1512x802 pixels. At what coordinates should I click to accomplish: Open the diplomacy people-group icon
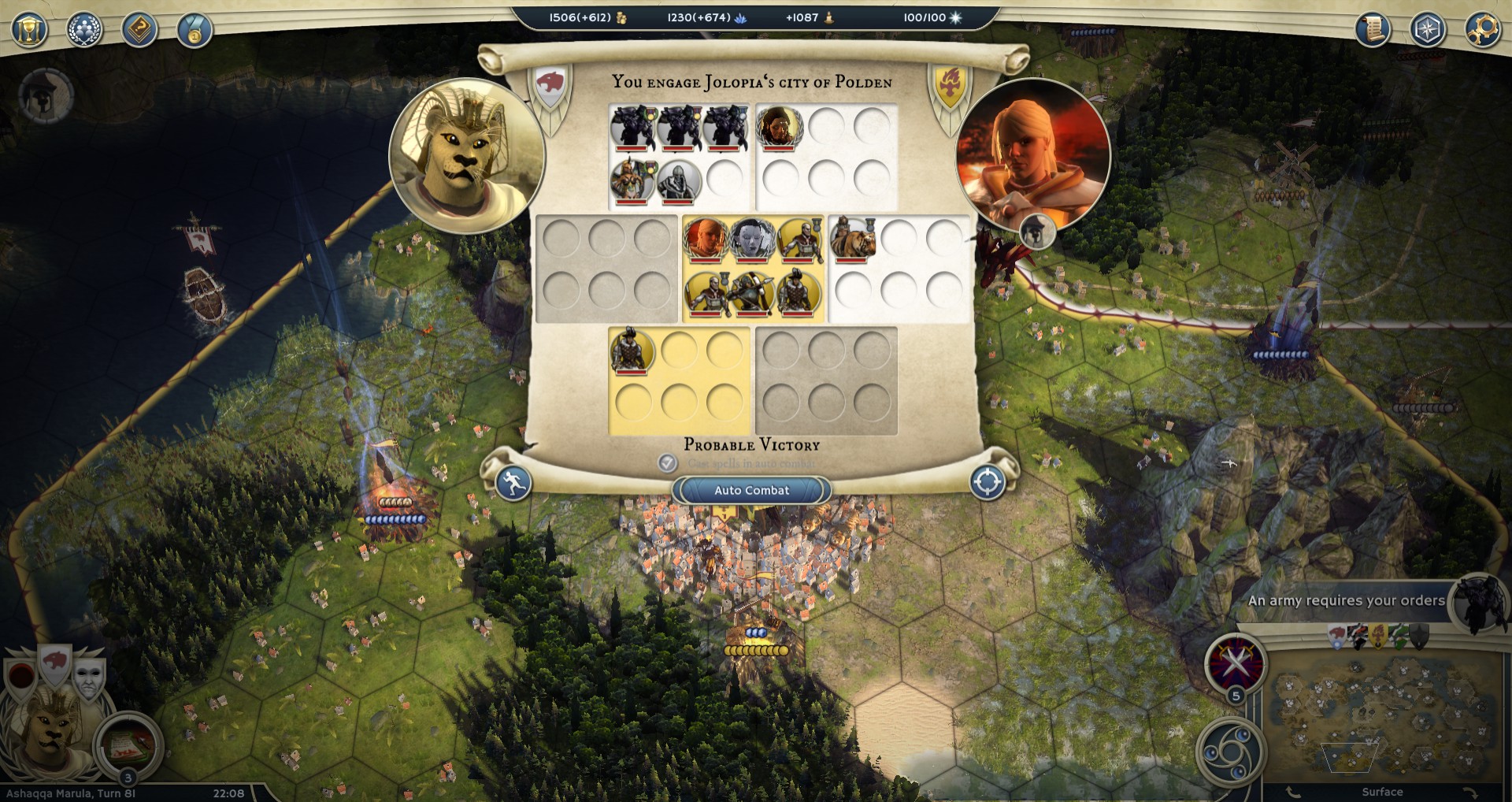coord(84,31)
